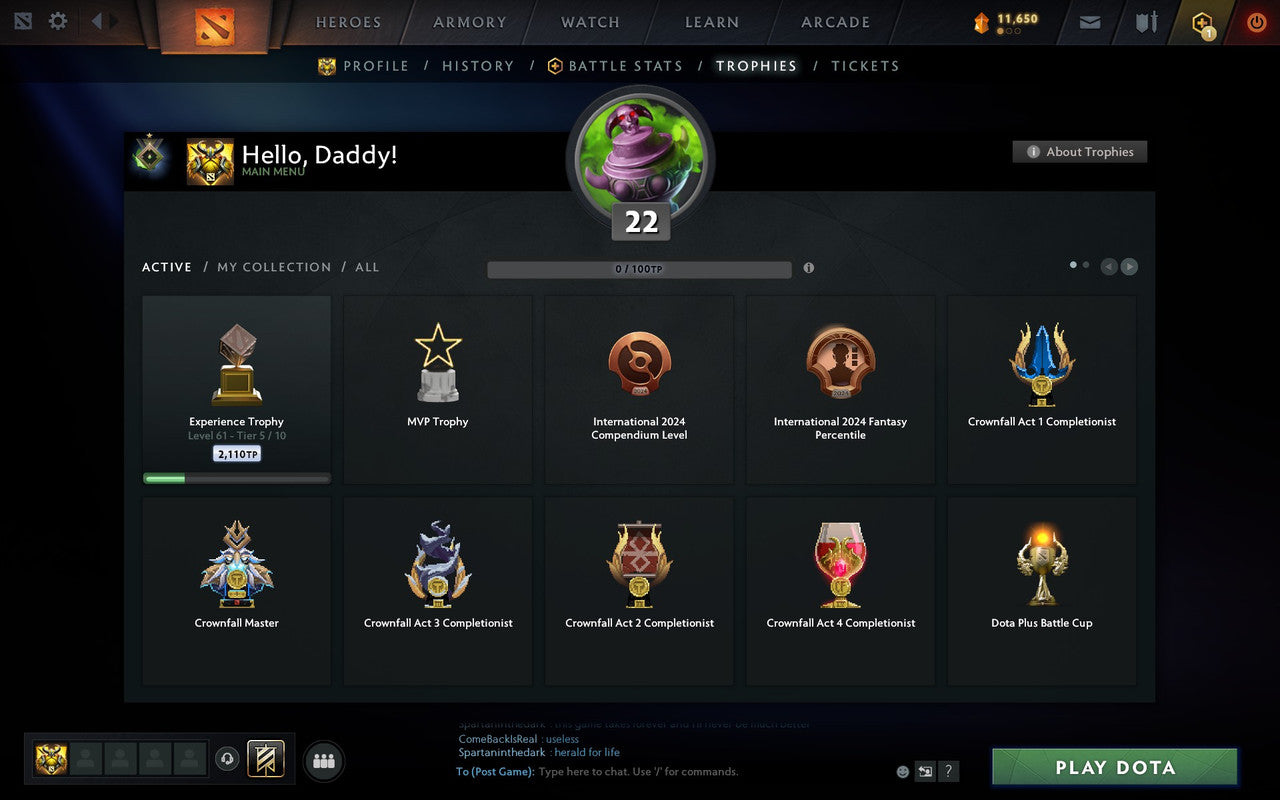Image resolution: width=1280 pixels, height=800 pixels.
Task: Click the party finder people icon
Action: coord(323,761)
